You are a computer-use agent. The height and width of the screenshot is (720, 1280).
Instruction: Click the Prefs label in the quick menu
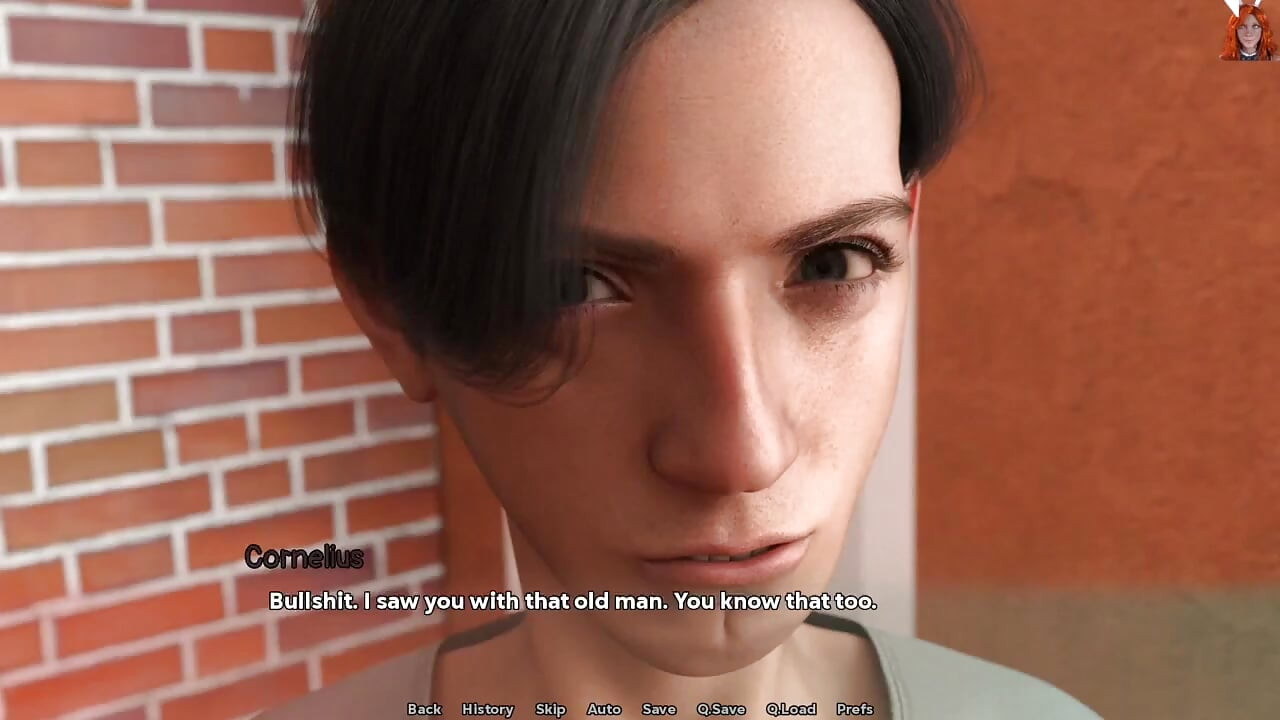click(857, 709)
